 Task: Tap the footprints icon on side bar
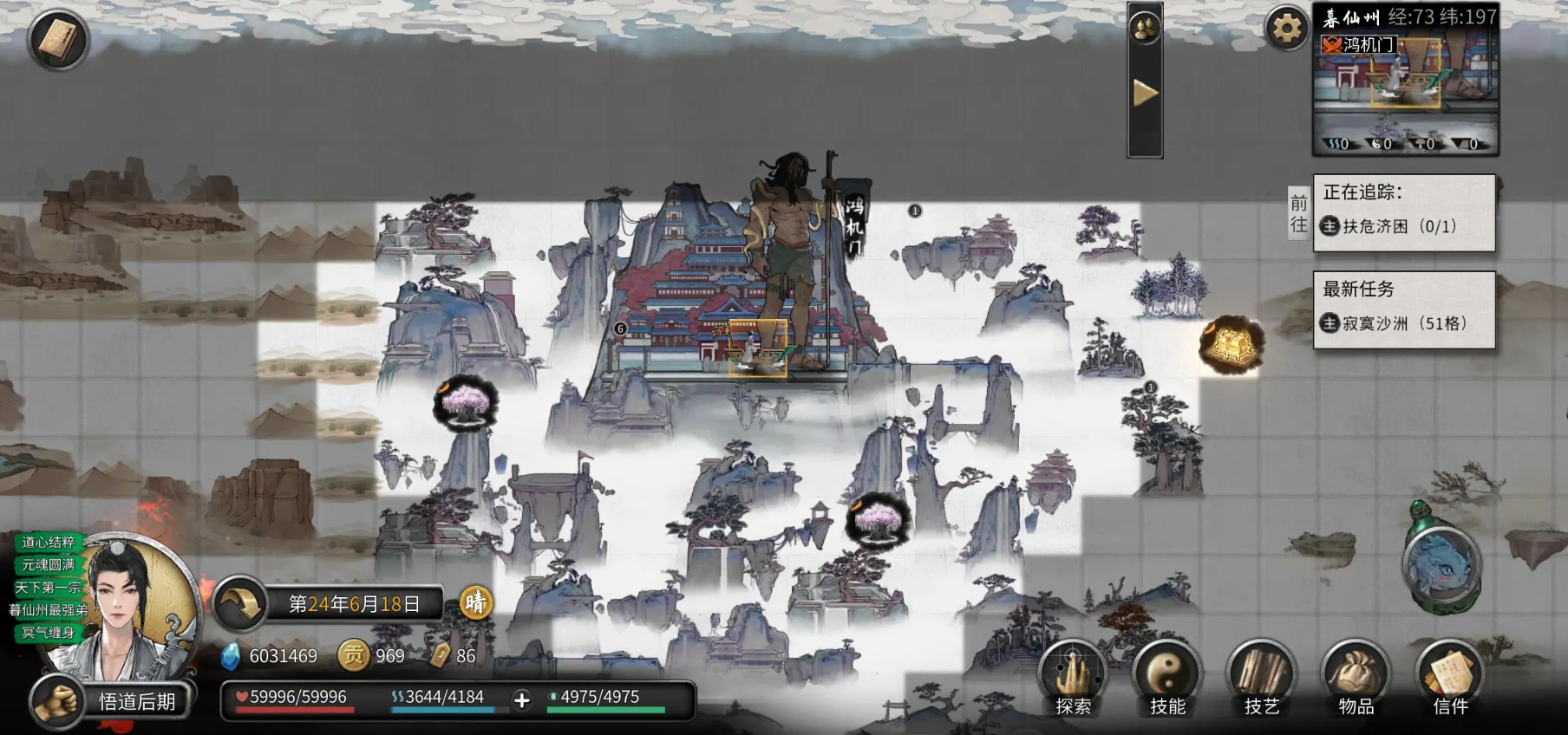[x=1145, y=28]
